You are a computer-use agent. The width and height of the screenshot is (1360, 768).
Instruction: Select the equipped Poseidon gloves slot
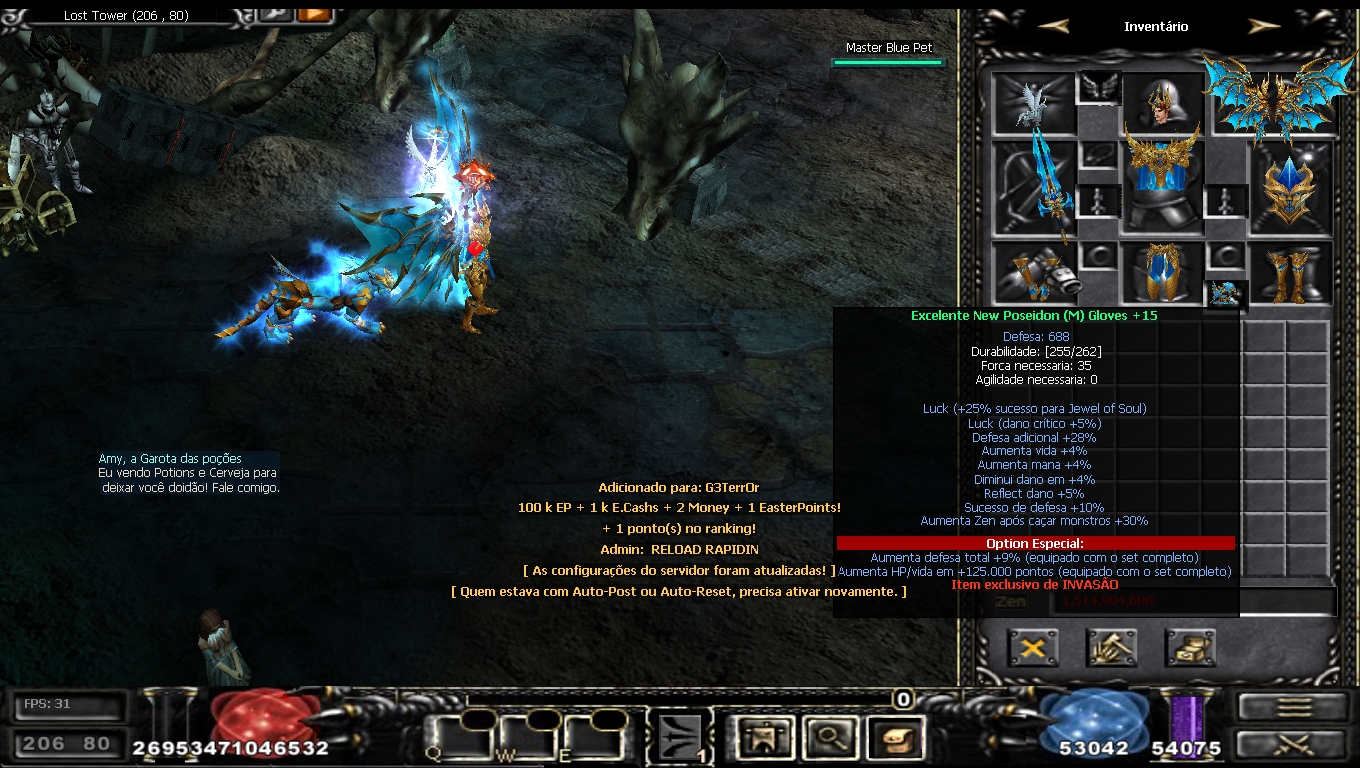tap(1035, 271)
